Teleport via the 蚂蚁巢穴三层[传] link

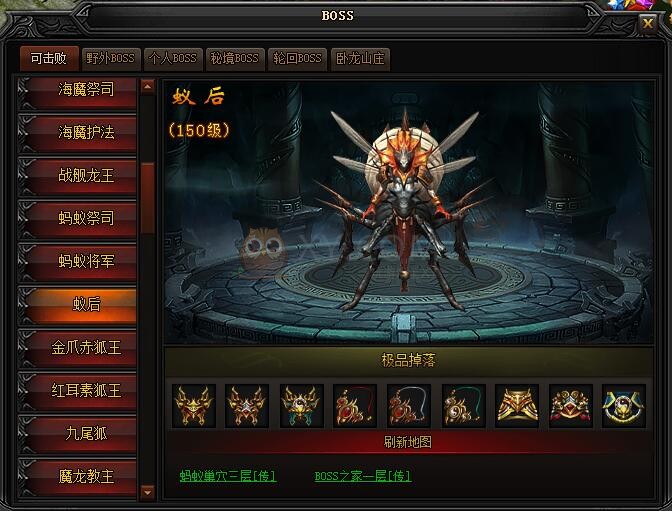tap(227, 476)
